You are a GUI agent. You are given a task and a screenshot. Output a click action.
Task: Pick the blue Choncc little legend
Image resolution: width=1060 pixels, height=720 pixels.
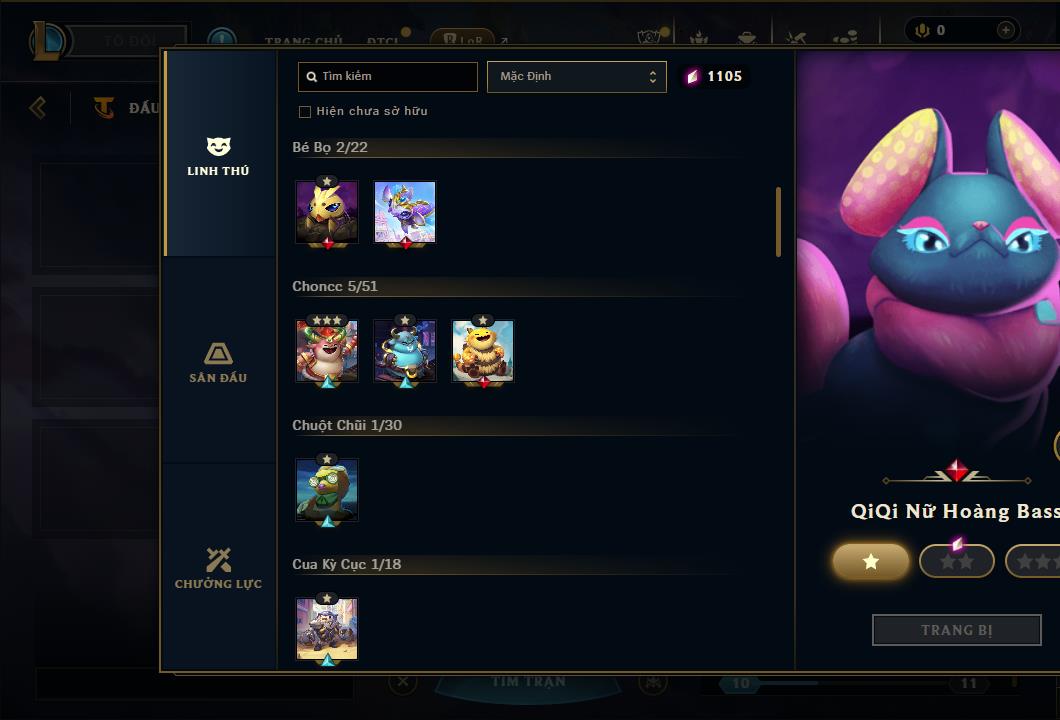click(x=405, y=351)
